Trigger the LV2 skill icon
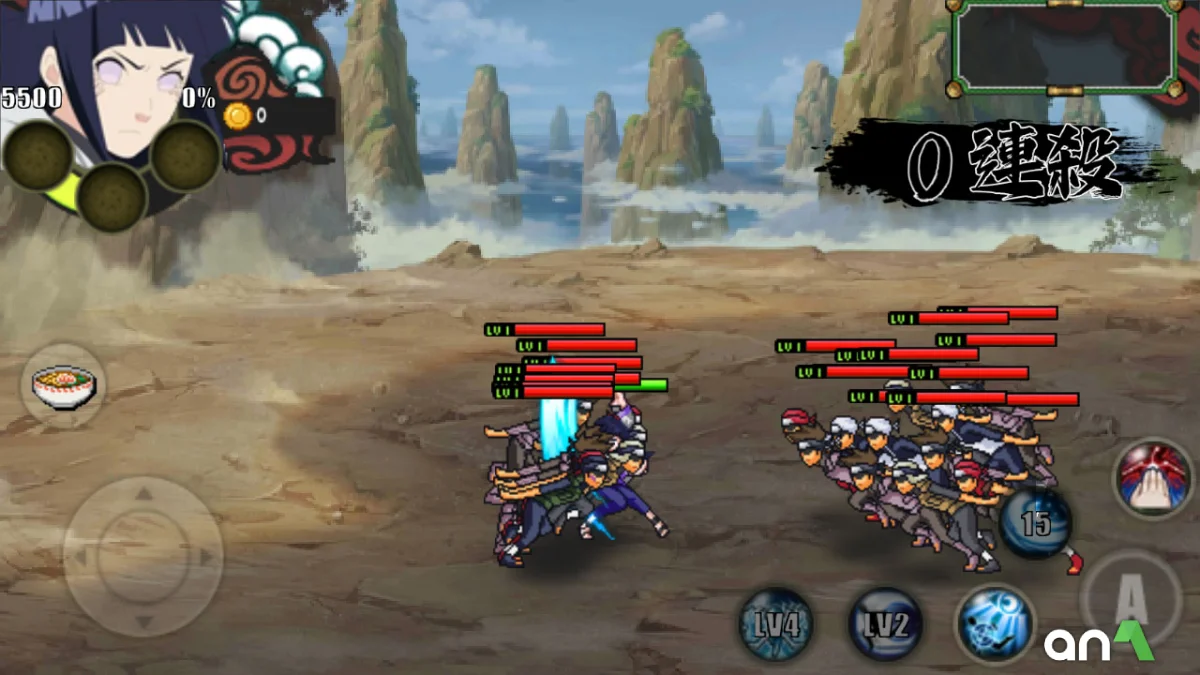Screen dimensions: 1200x675 pos(886,624)
